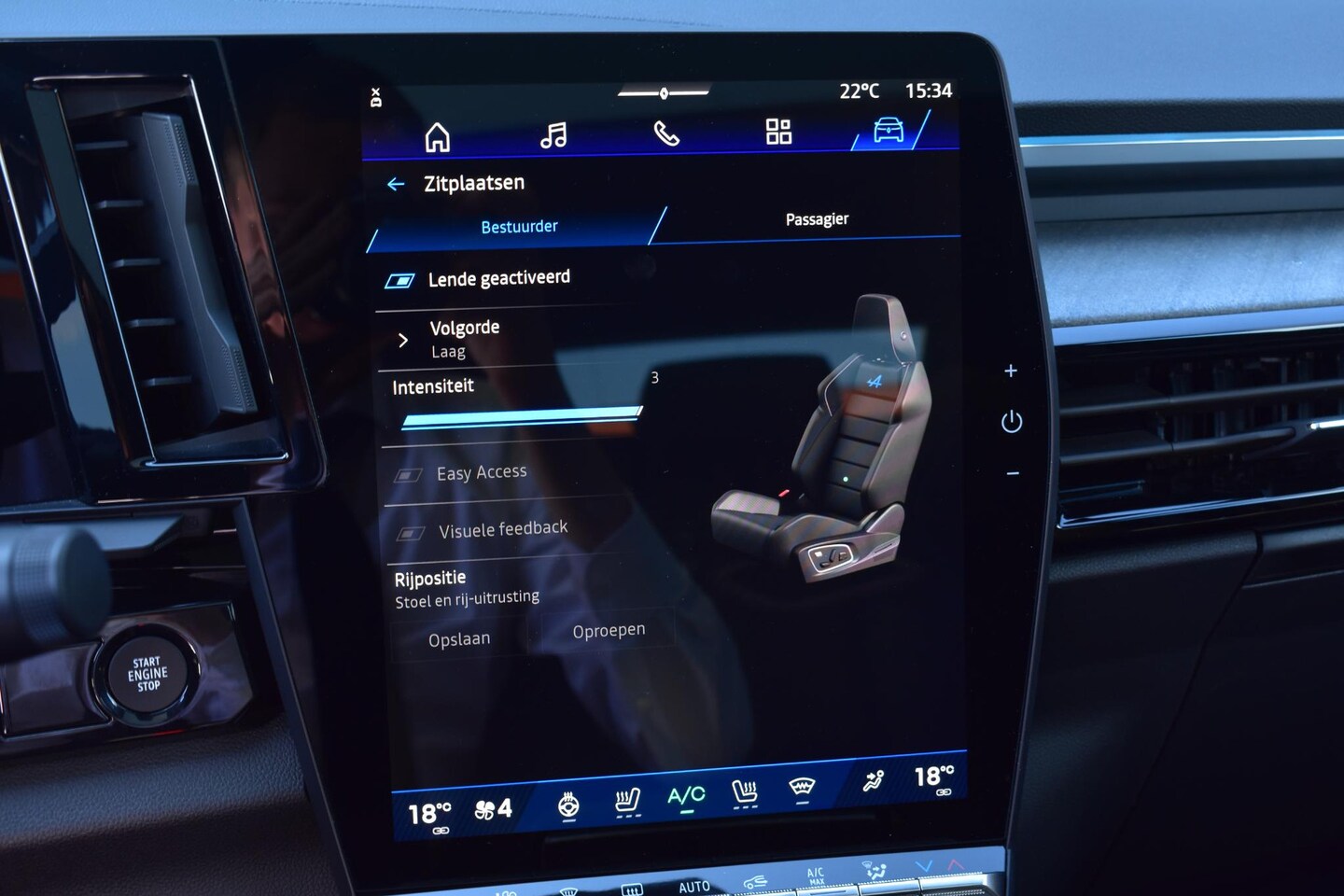Open the music note menu
The image size is (1344, 896).
553,136
